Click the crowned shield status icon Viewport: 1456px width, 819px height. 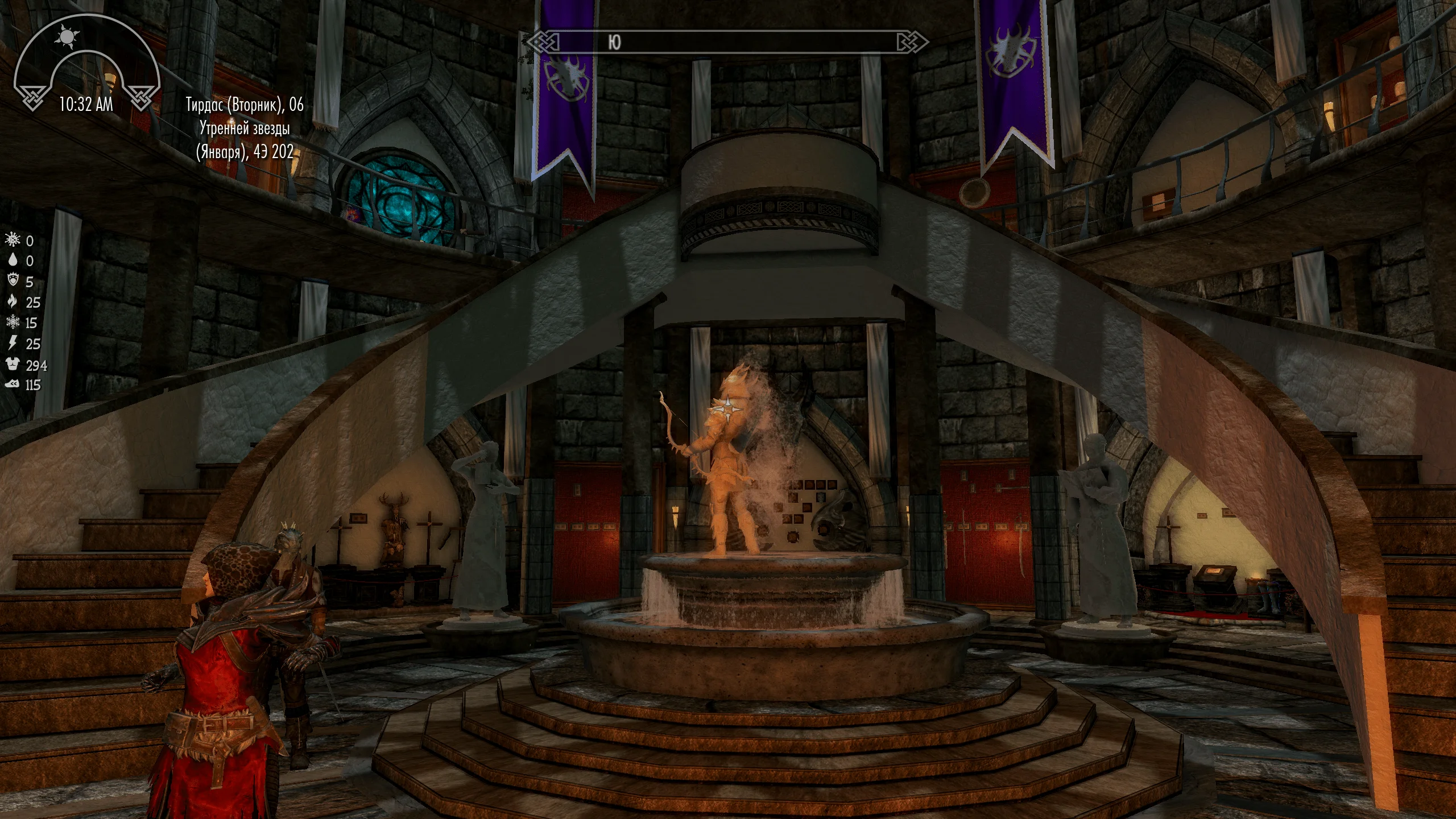pos(13,281)
